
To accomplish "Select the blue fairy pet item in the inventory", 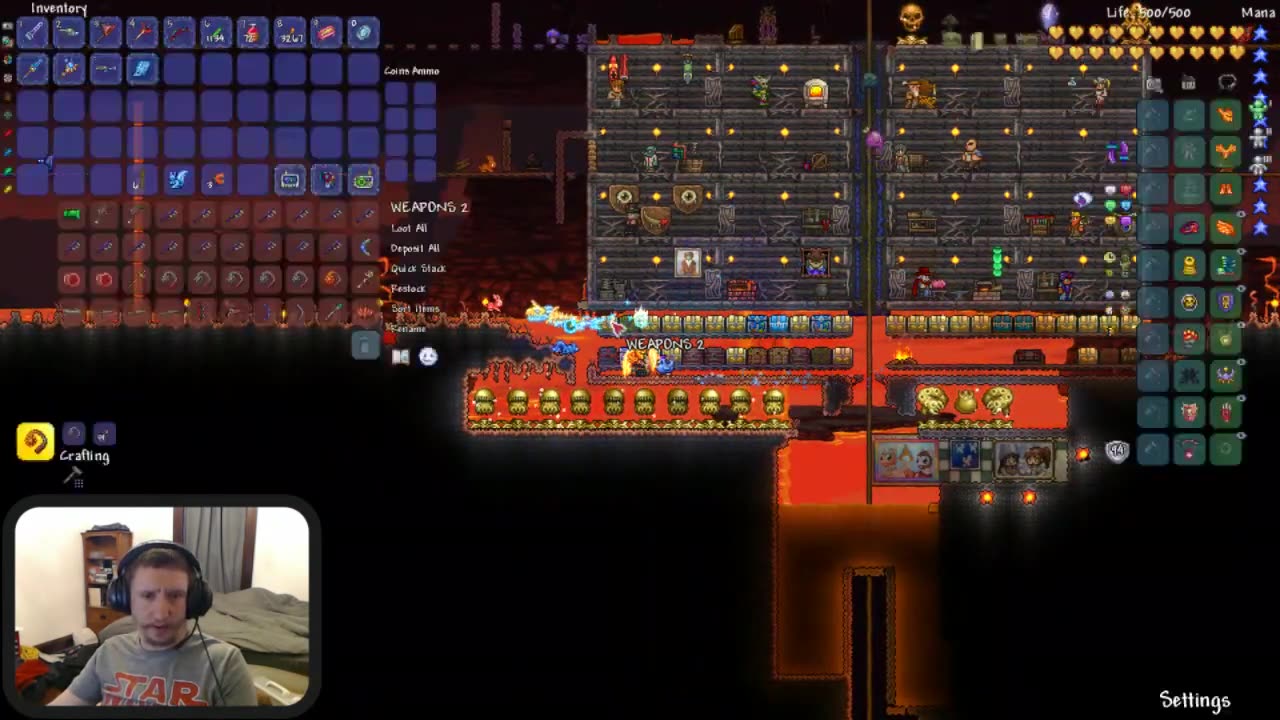I will tap(177, 180).
